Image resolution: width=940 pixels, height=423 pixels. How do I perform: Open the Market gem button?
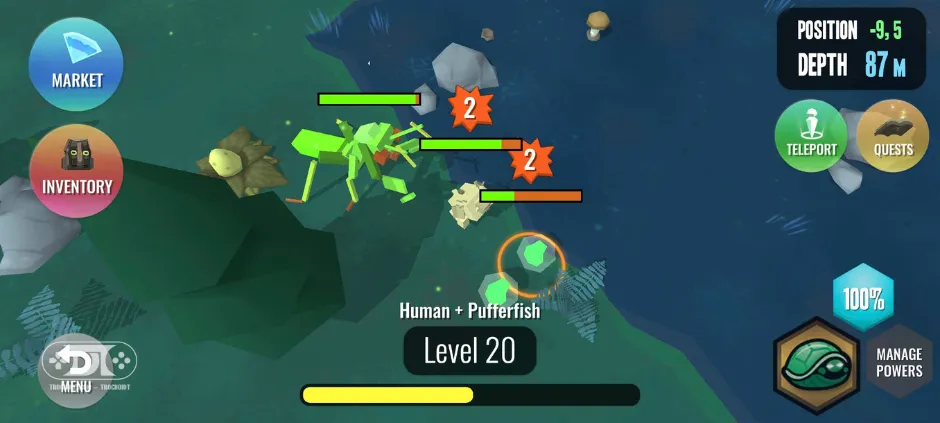[77, 62]
